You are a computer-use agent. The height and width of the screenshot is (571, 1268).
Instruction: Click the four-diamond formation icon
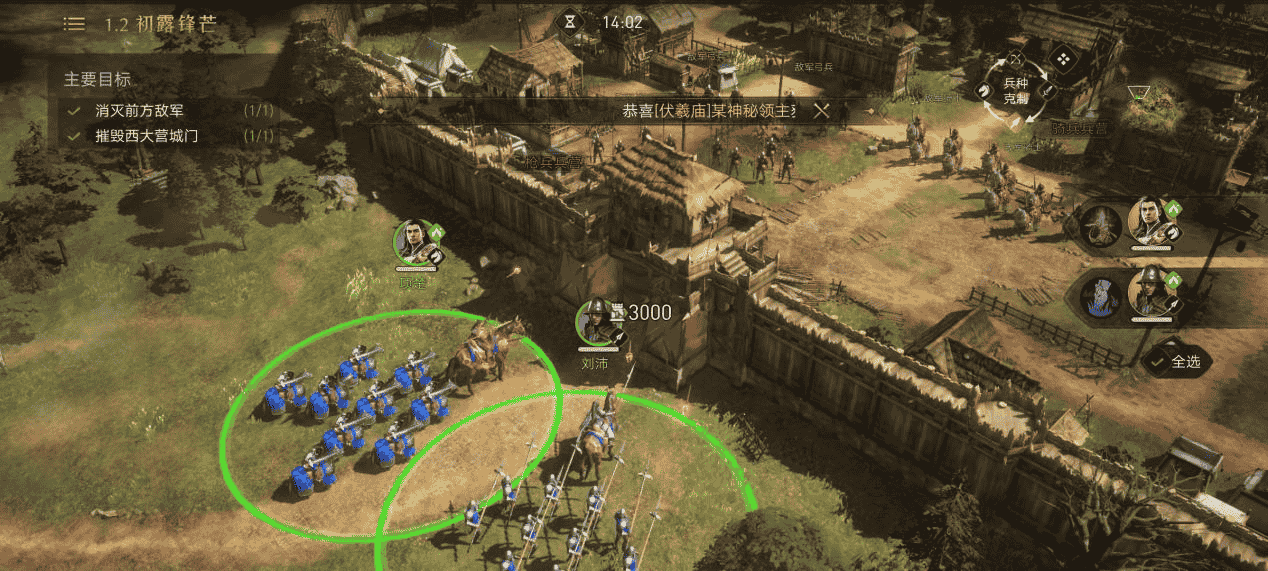[1064, 59]
